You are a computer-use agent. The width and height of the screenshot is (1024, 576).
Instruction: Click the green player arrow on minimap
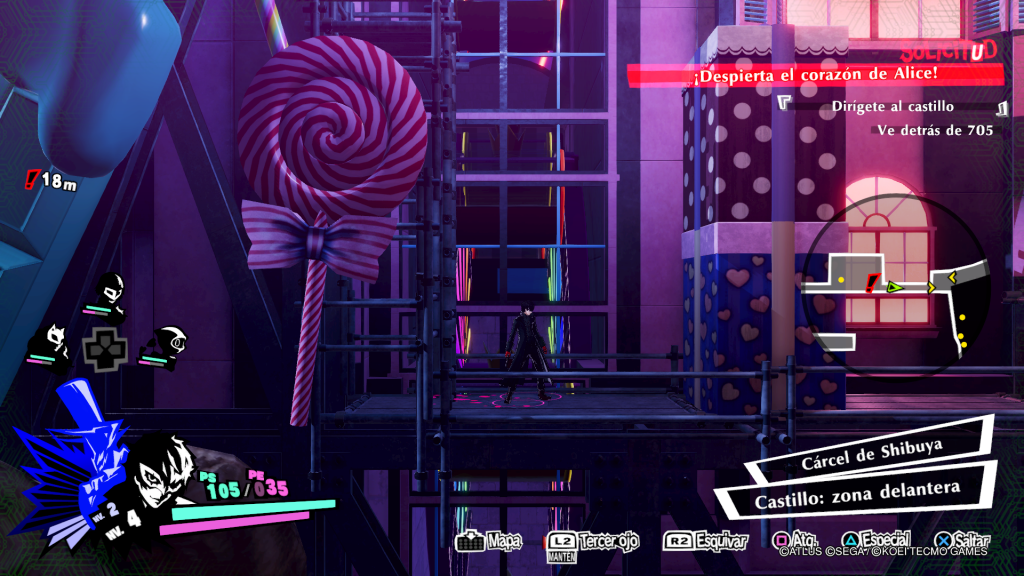895,288
